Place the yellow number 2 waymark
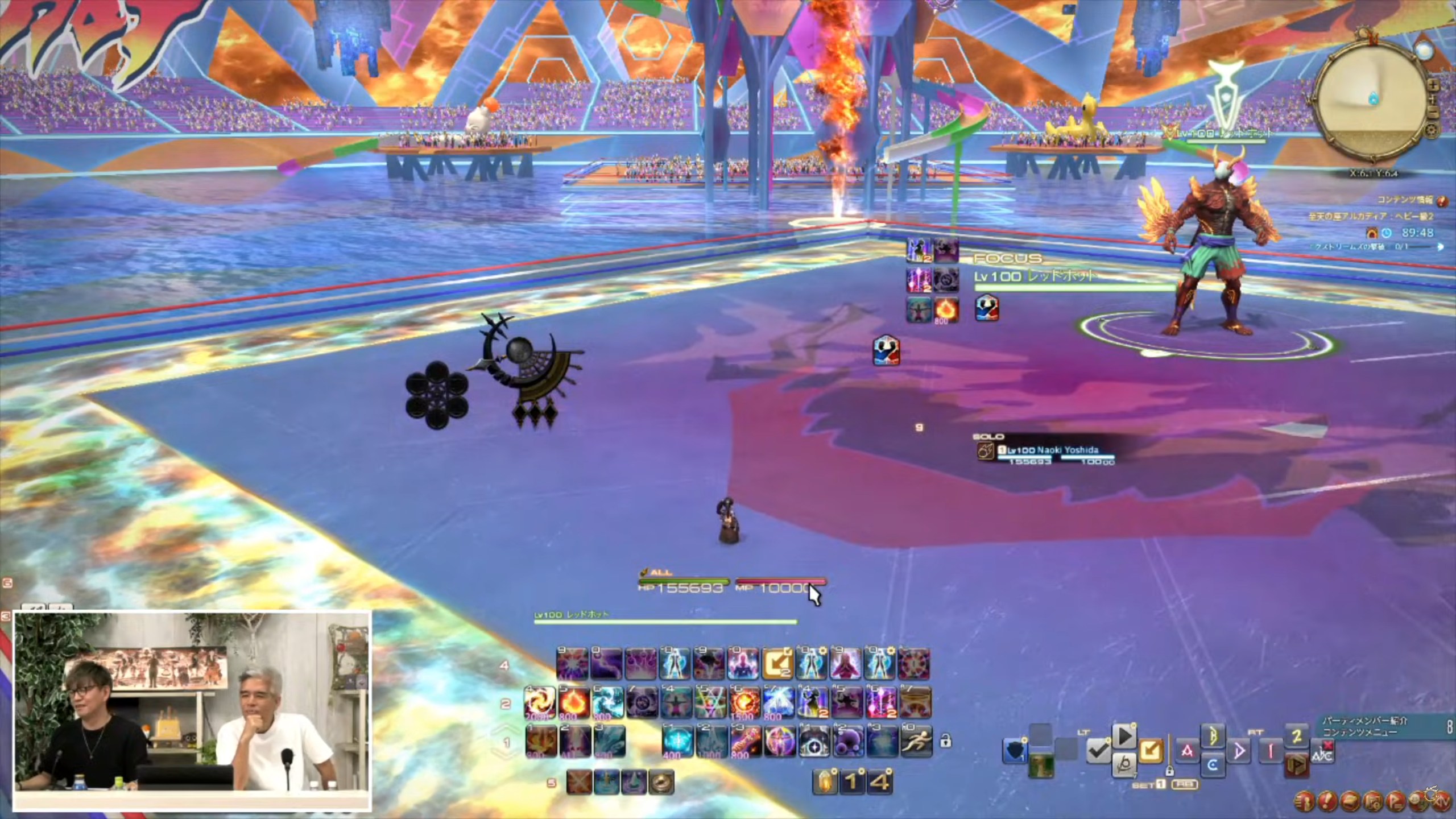Image resolution: width=1456 pixels, height=819 pixels. pyautogui.click(x=1297, y=737)
